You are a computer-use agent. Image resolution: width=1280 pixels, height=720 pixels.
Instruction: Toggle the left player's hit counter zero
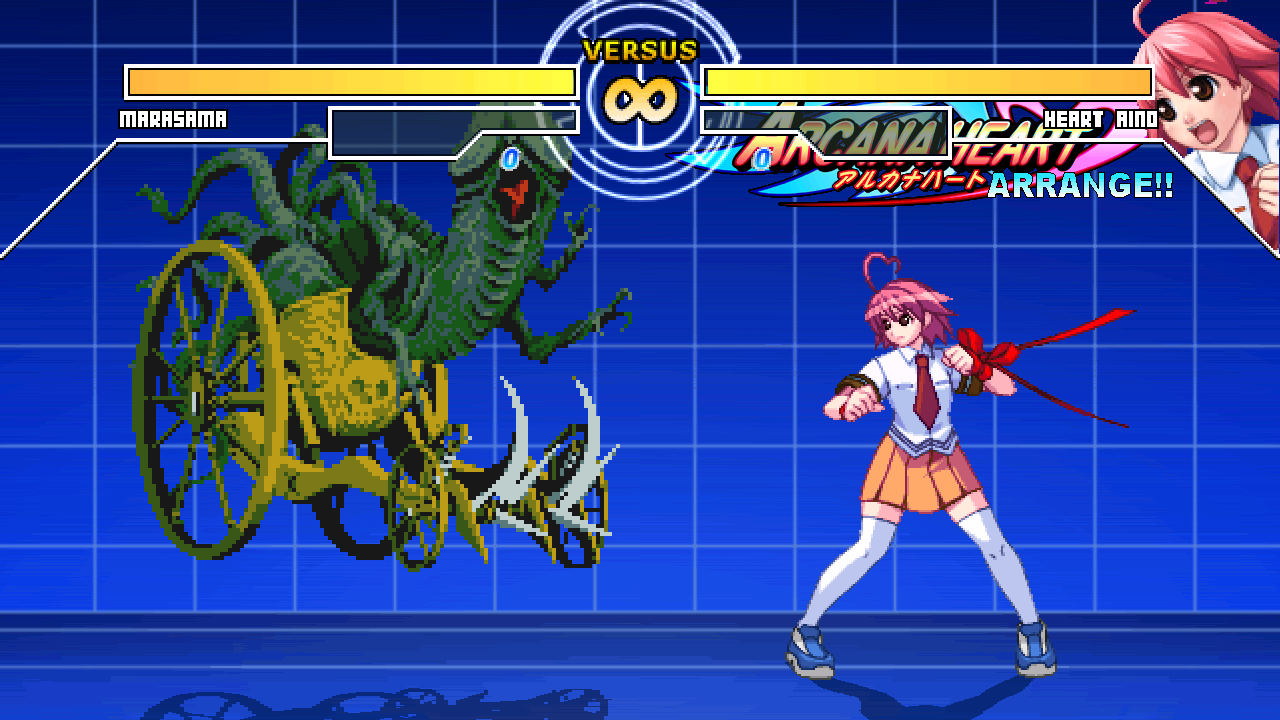510,157
